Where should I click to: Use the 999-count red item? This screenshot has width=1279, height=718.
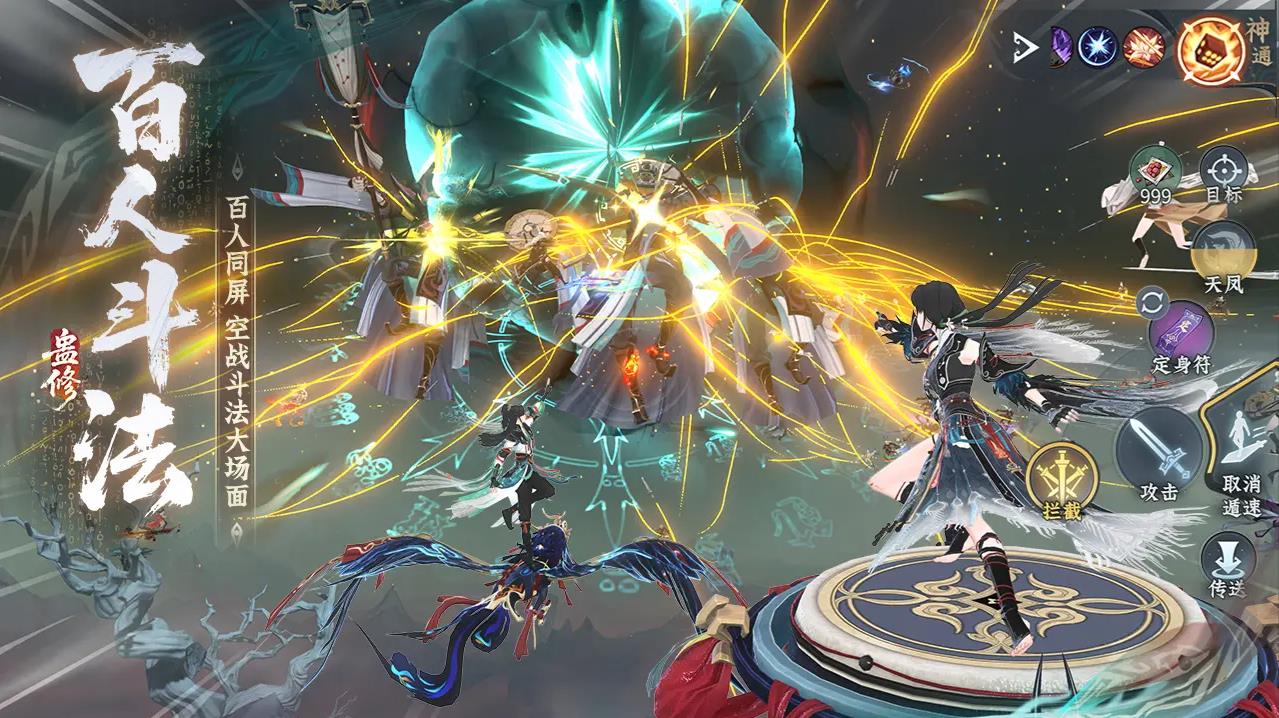(1155, 172)
